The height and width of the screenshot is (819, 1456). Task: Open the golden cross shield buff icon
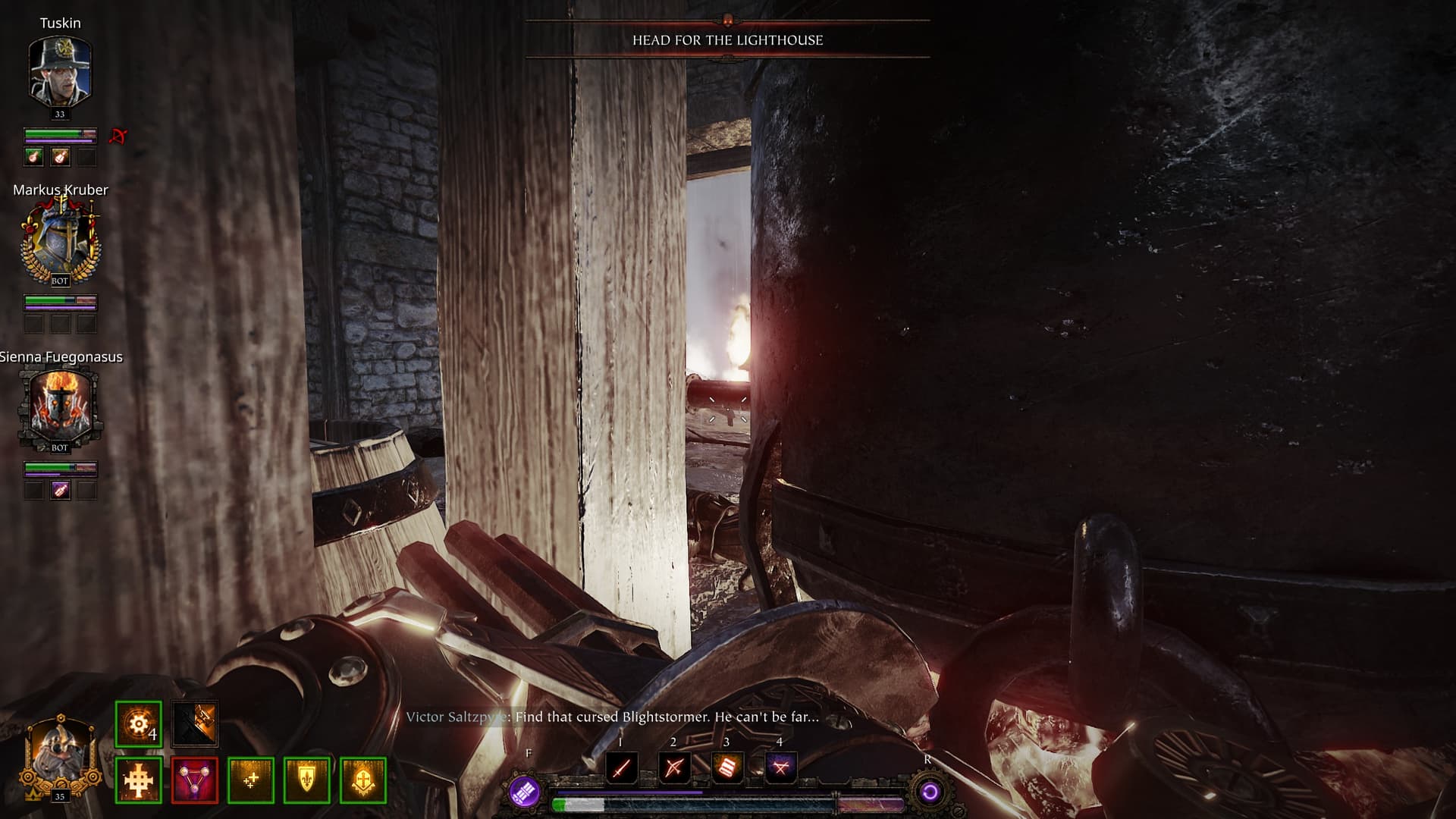[x=363, y=780]
